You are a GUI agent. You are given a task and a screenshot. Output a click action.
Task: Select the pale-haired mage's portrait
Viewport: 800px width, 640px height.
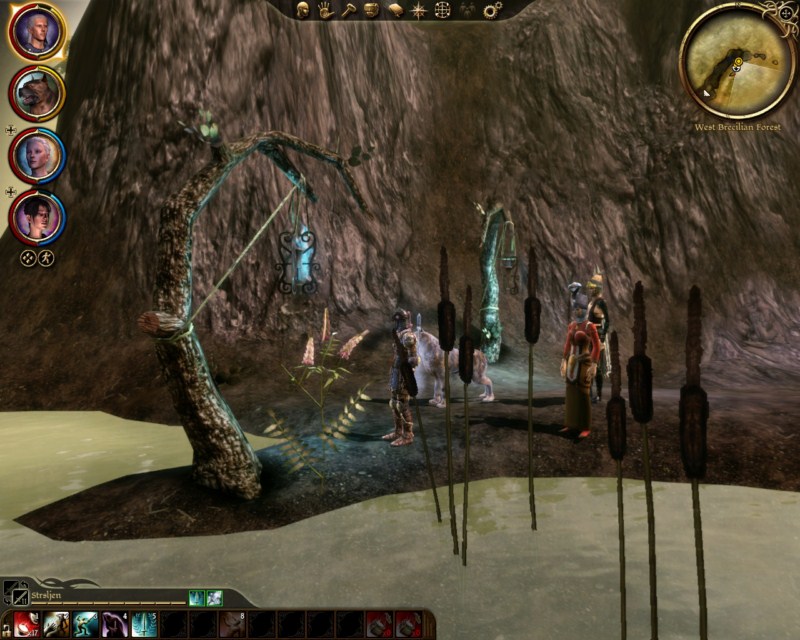tap(38, 155)
